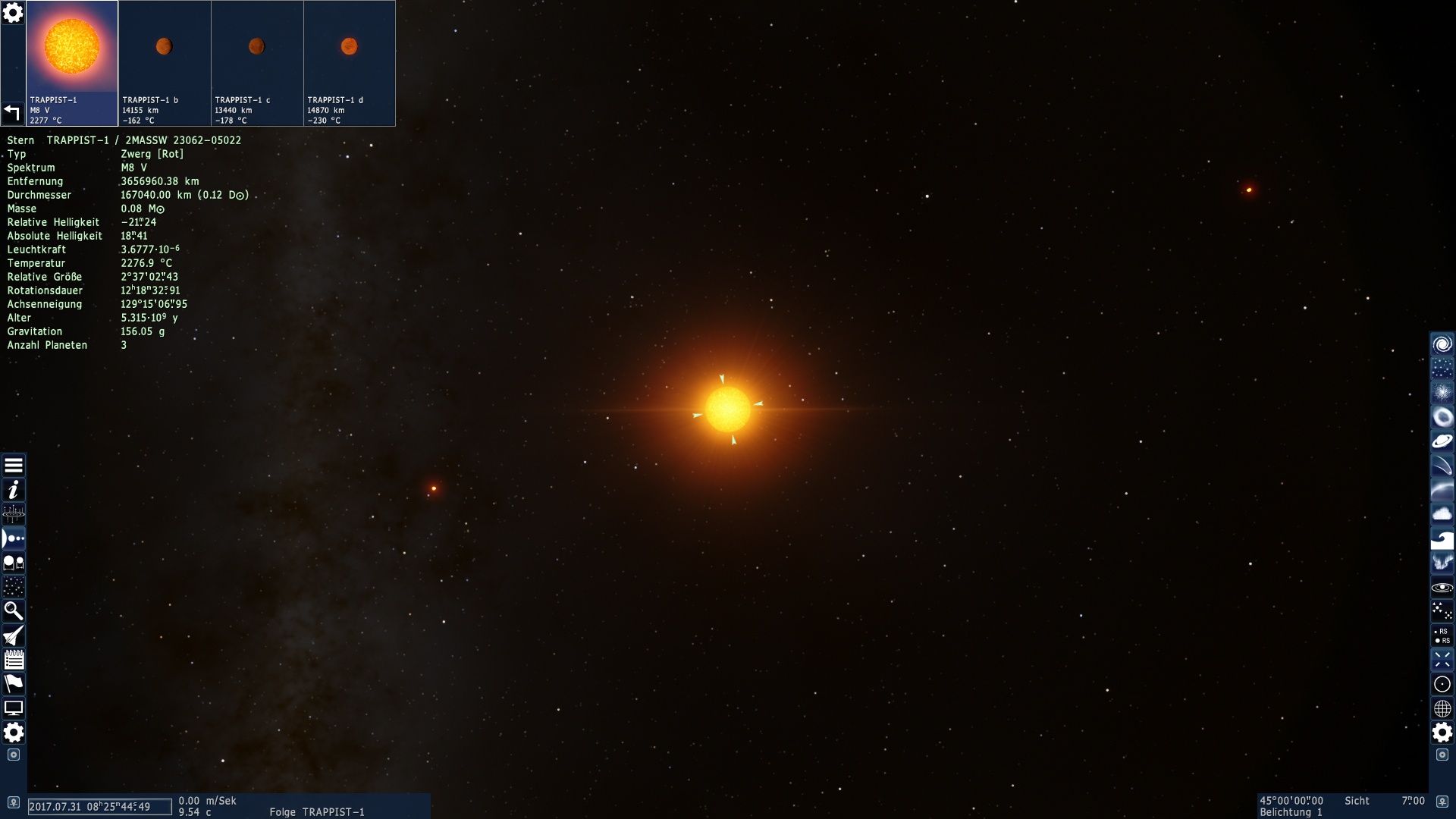Screen dimensions: 1456x819
Task: Switch to the TRAPPIST-1 b tab
Action: click(165, 64)
